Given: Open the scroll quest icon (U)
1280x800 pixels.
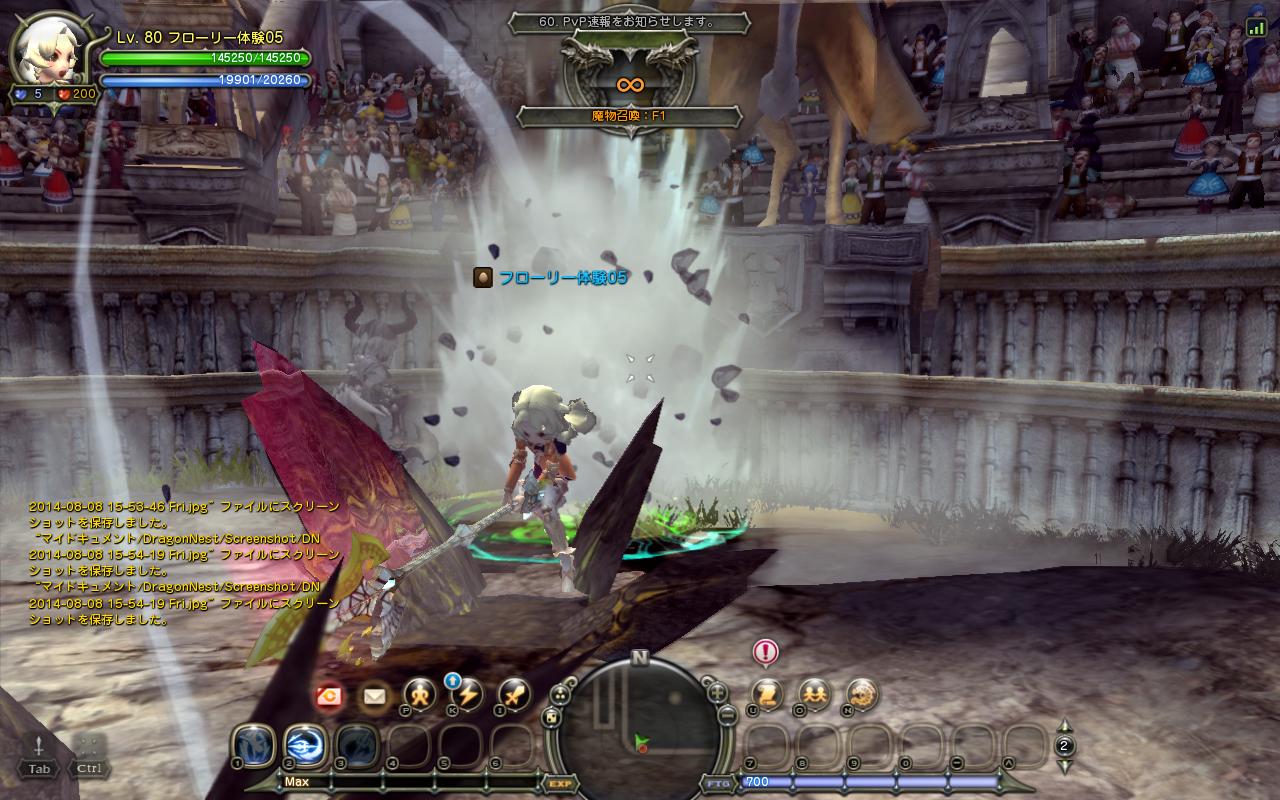Looking at the screenshot, I should (x=767, y=694).
